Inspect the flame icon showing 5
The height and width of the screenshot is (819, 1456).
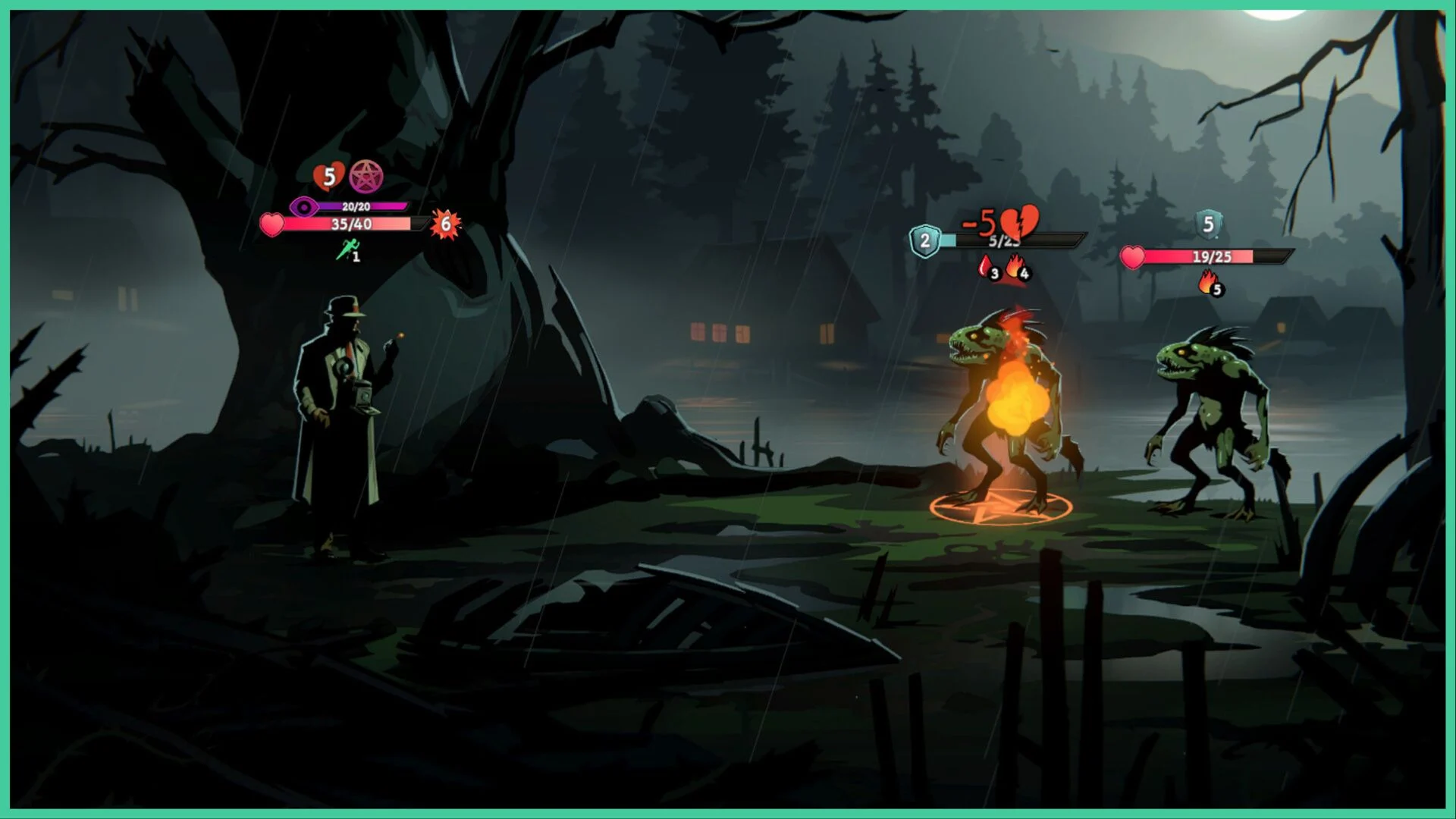tap(1209, 284)
